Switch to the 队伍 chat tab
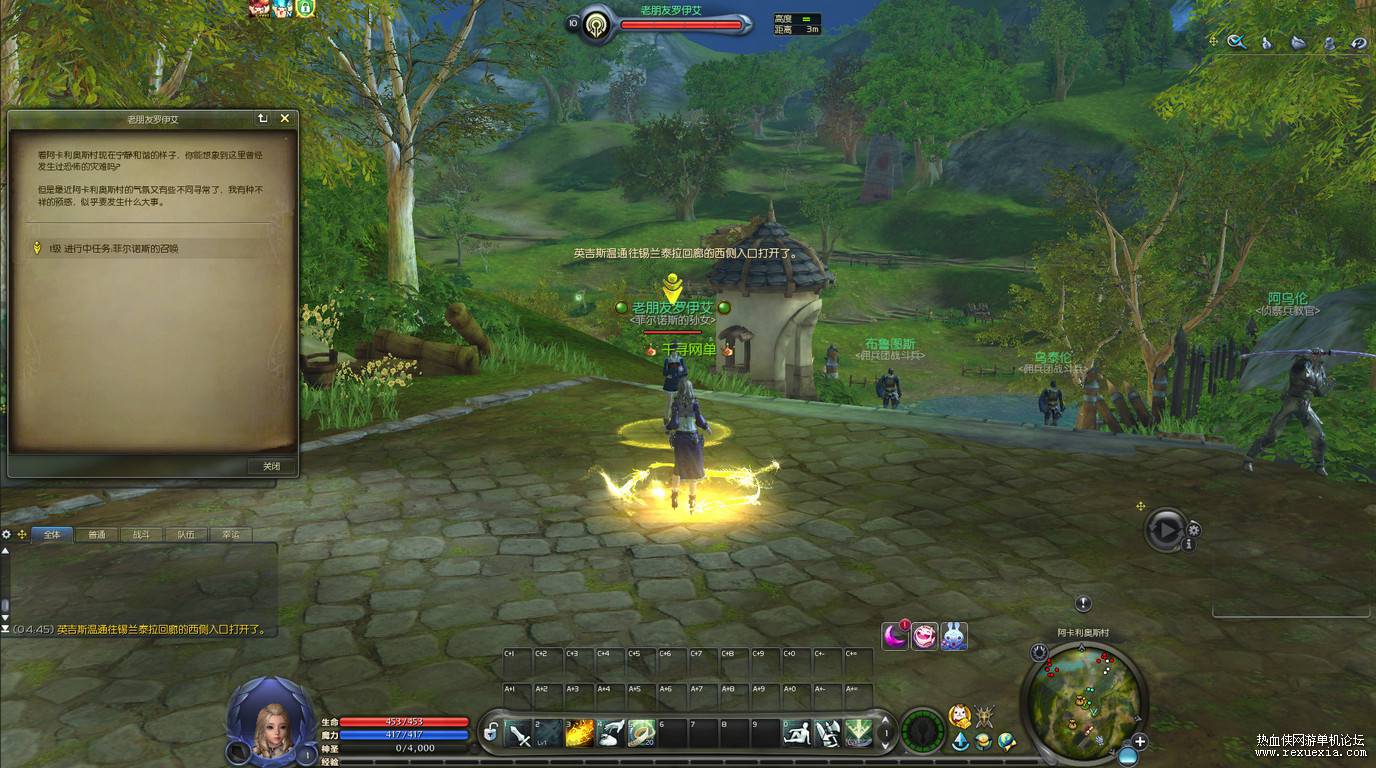 tap(186, 534)
